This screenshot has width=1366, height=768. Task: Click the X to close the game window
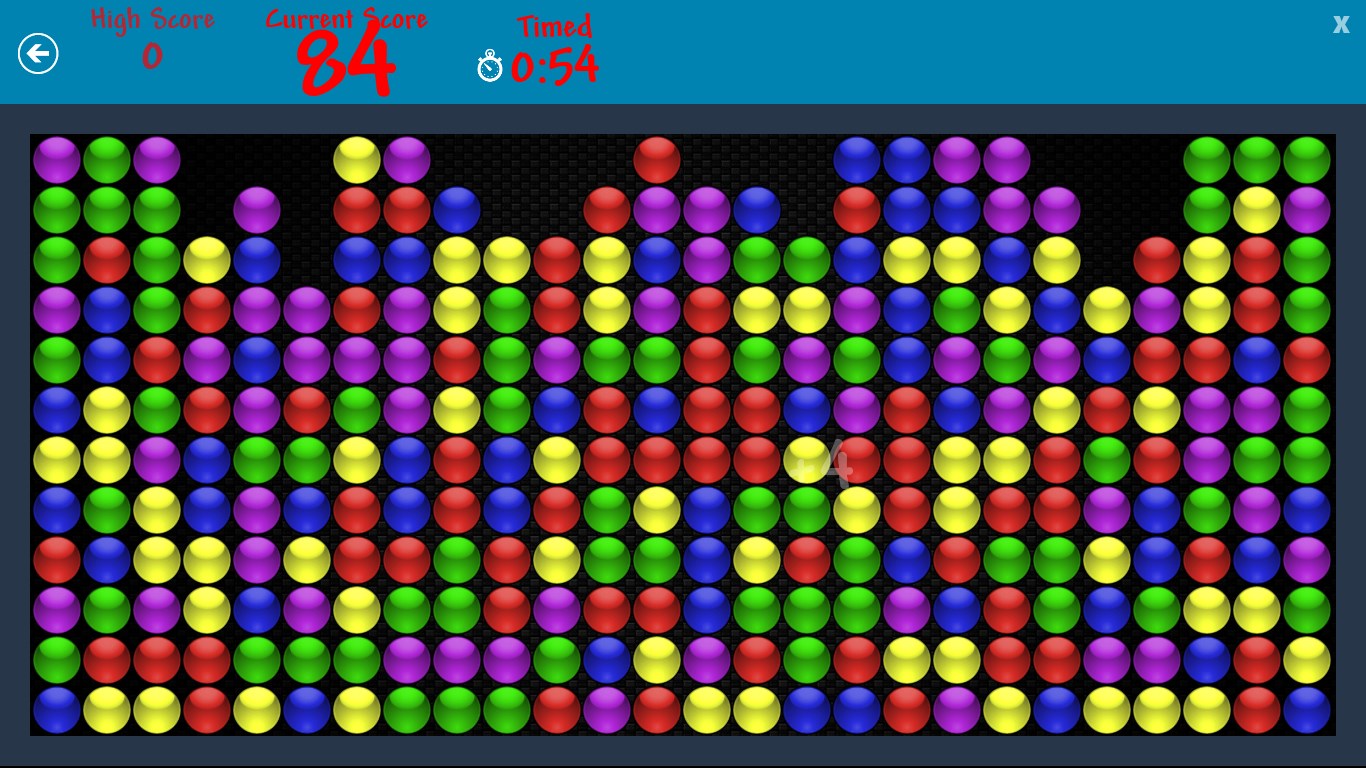[x=1340, y=24]
